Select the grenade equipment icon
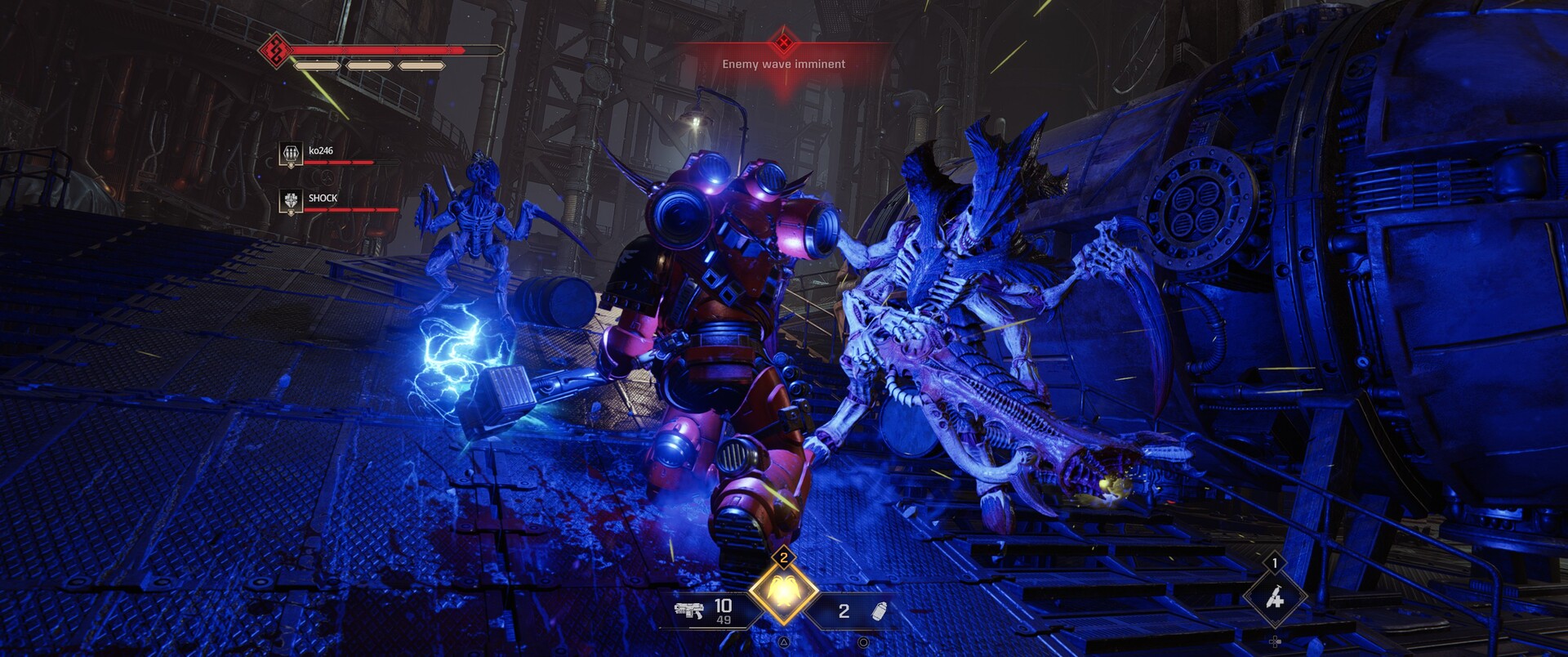 [x=879, y=611]
